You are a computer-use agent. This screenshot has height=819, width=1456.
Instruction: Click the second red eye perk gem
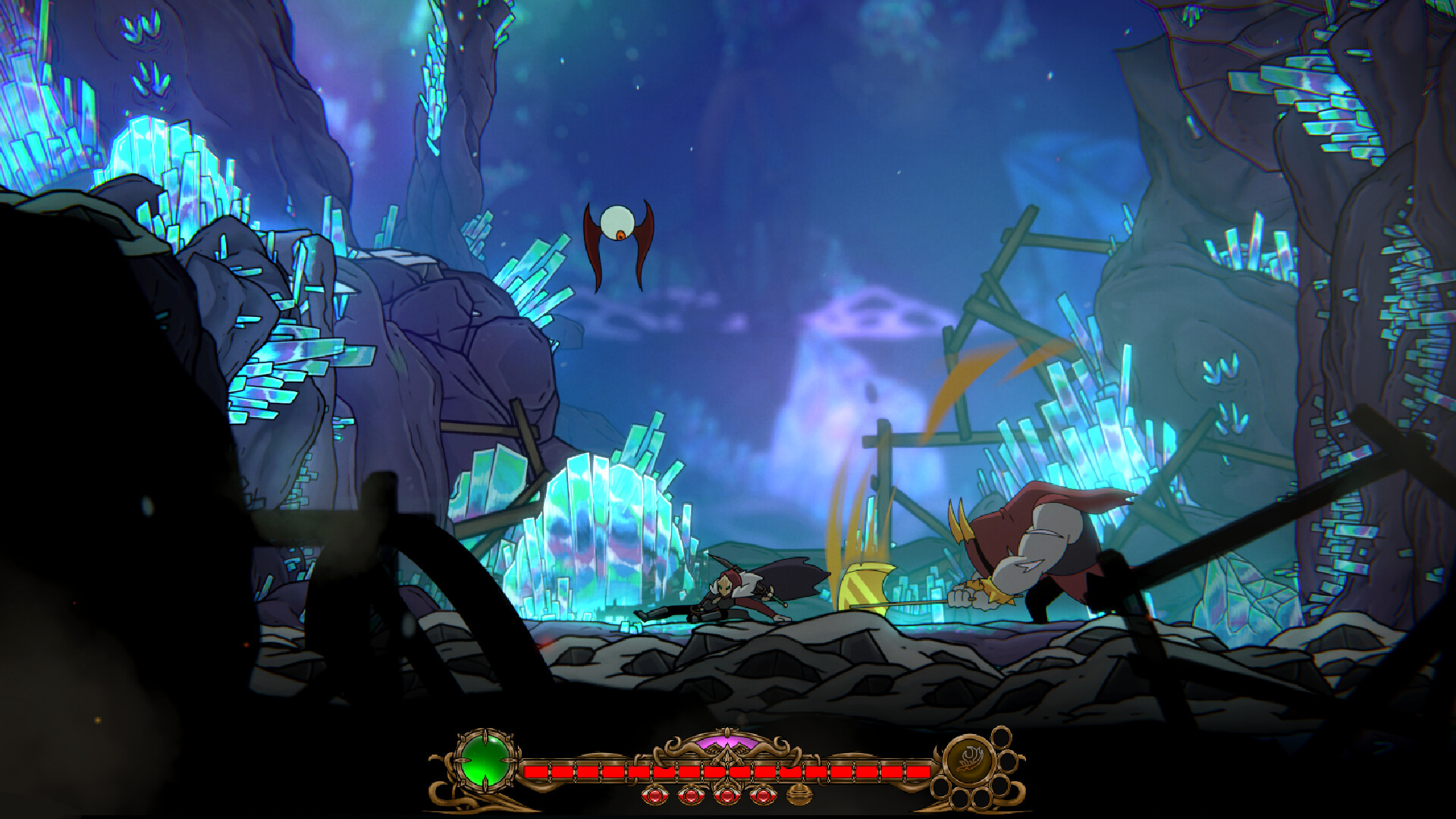point(690,796)
